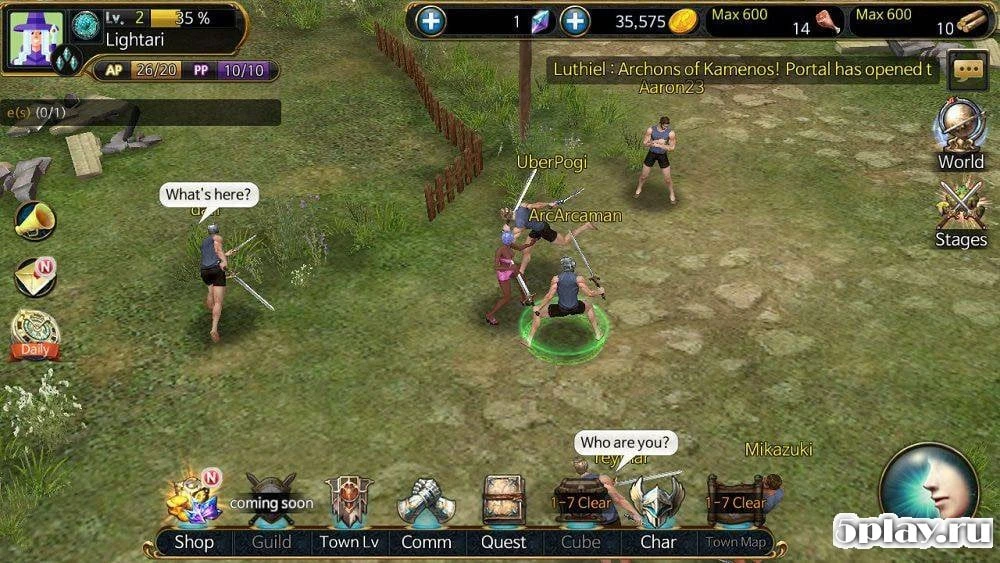This screenshot has height=563, width=1000.
Task: Click the Lightari wizard portrait
Action: point(36,37)
